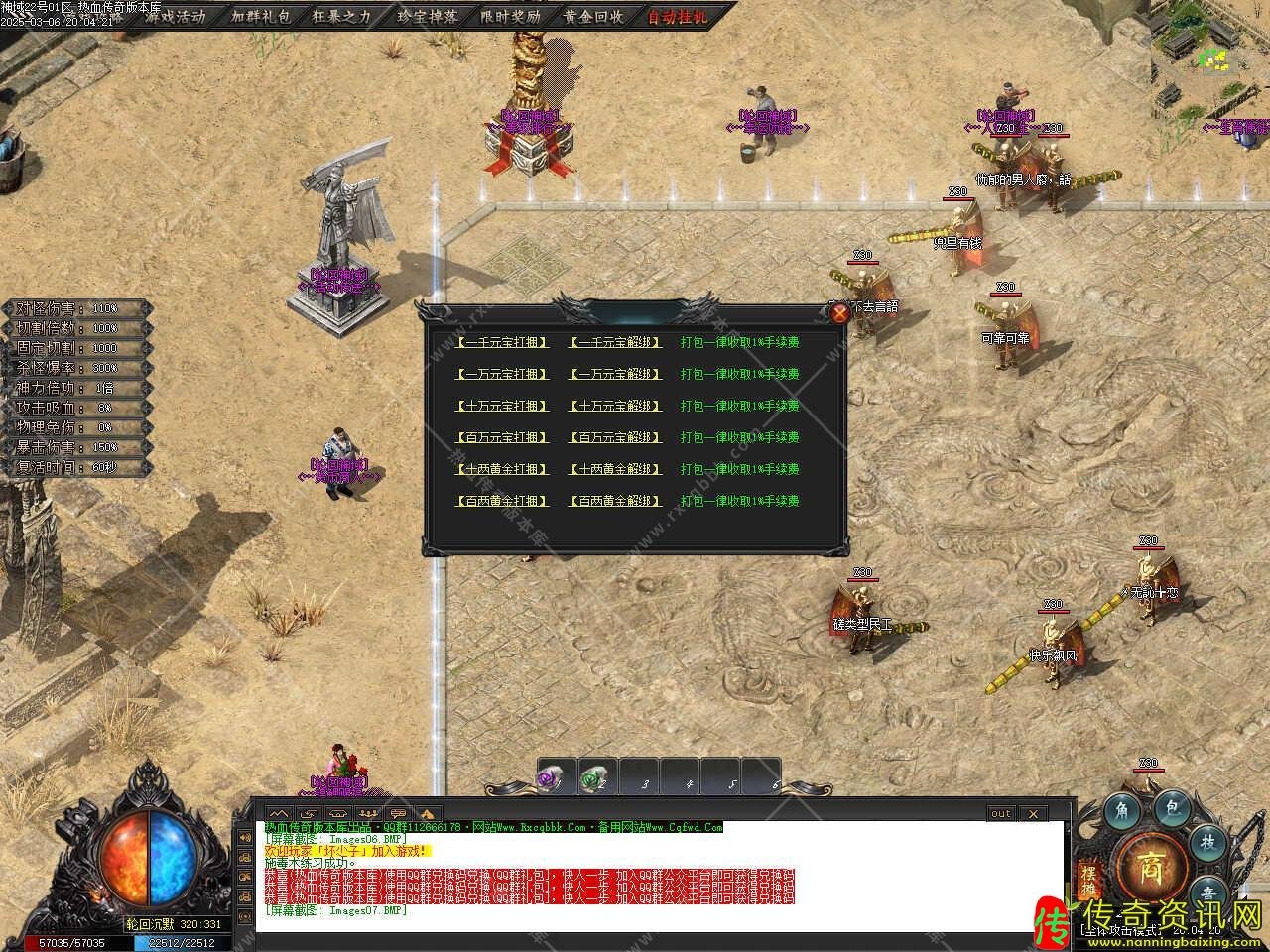
Task: Open 游戏活动 menu
Action: click(175, 16)
